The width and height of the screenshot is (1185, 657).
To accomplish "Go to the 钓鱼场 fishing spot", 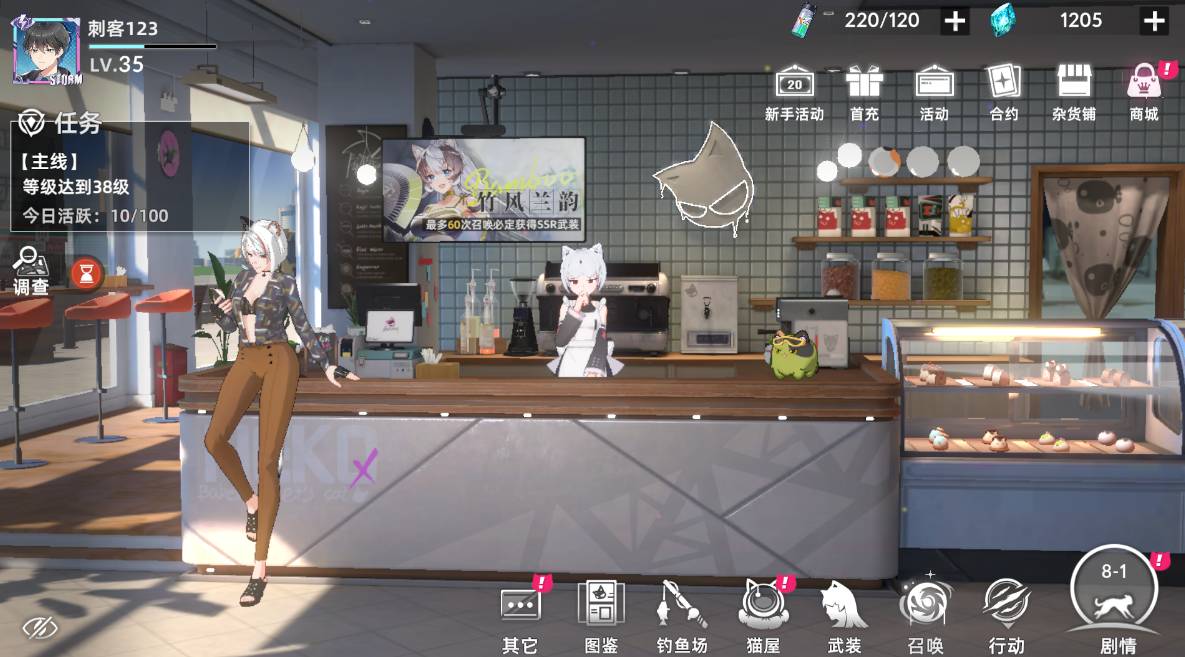I will coord(682,616).
